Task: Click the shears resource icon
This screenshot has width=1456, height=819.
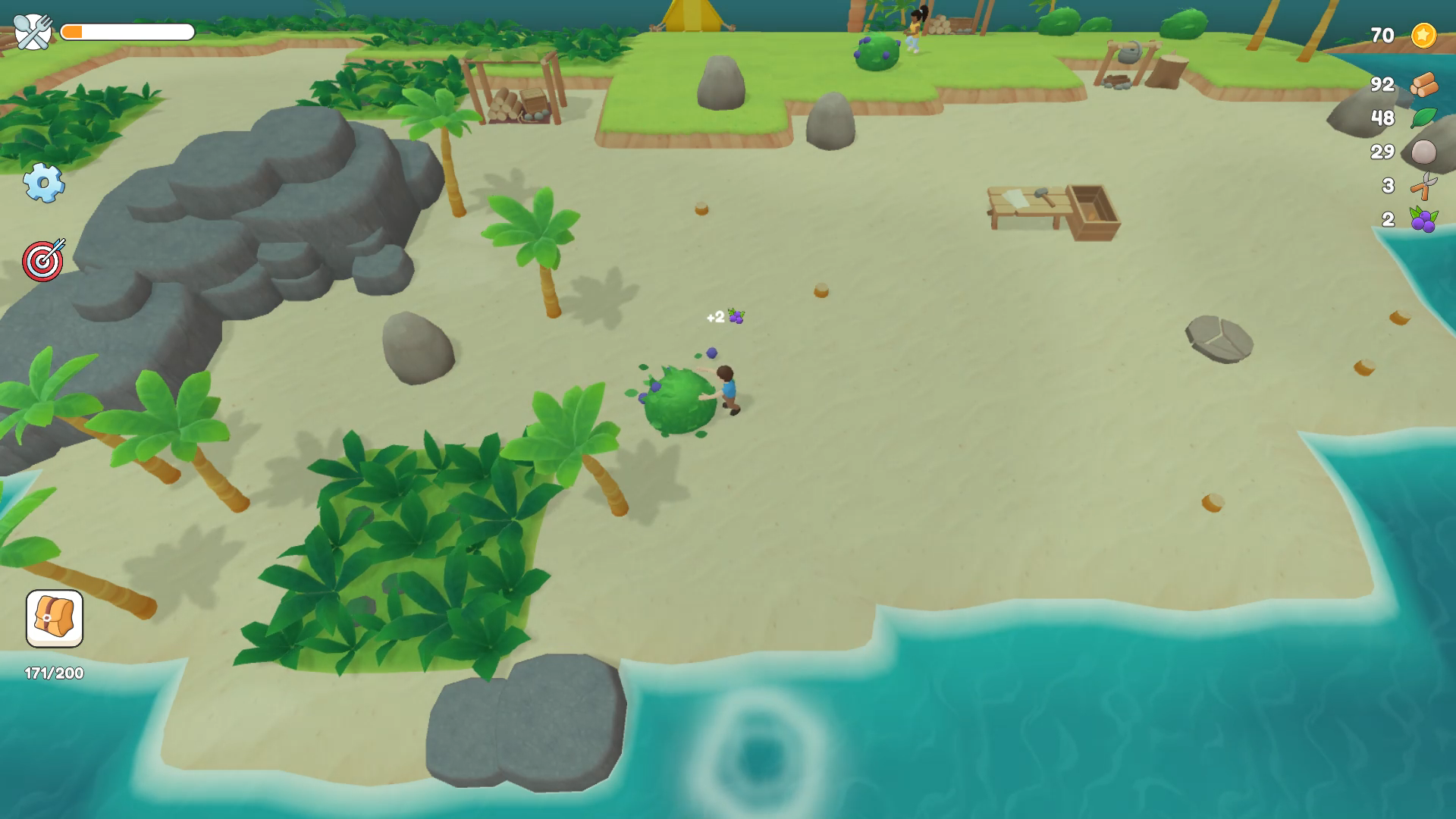Action: [1424, 186]
